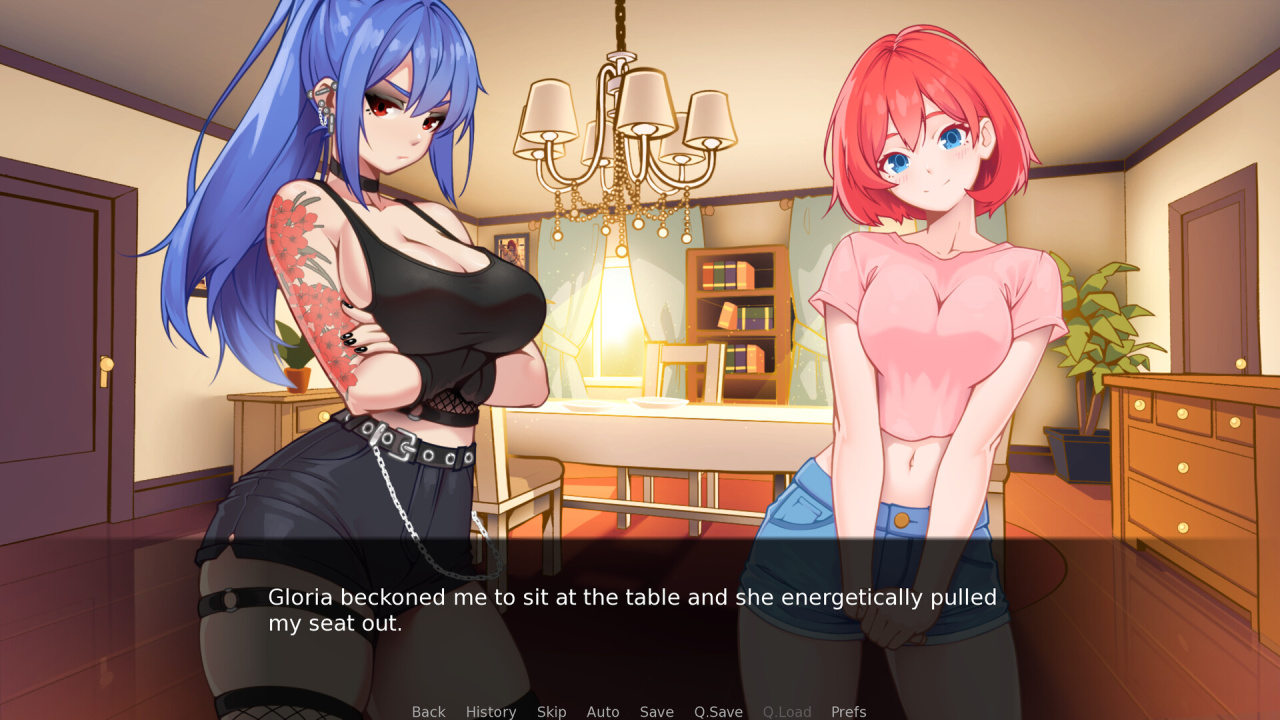Open the Save menu
1280x720 pixels.
[x=656, y=712]
